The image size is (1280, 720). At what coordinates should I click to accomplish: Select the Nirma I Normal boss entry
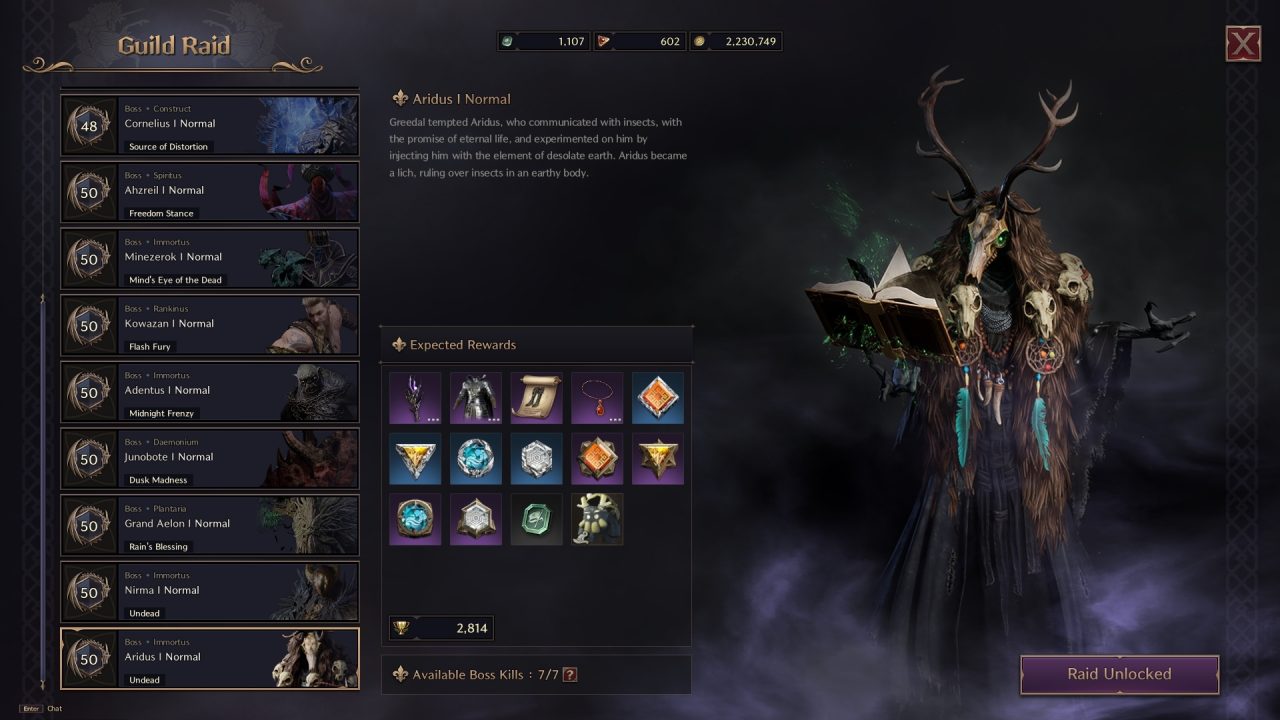click(210, 592)
